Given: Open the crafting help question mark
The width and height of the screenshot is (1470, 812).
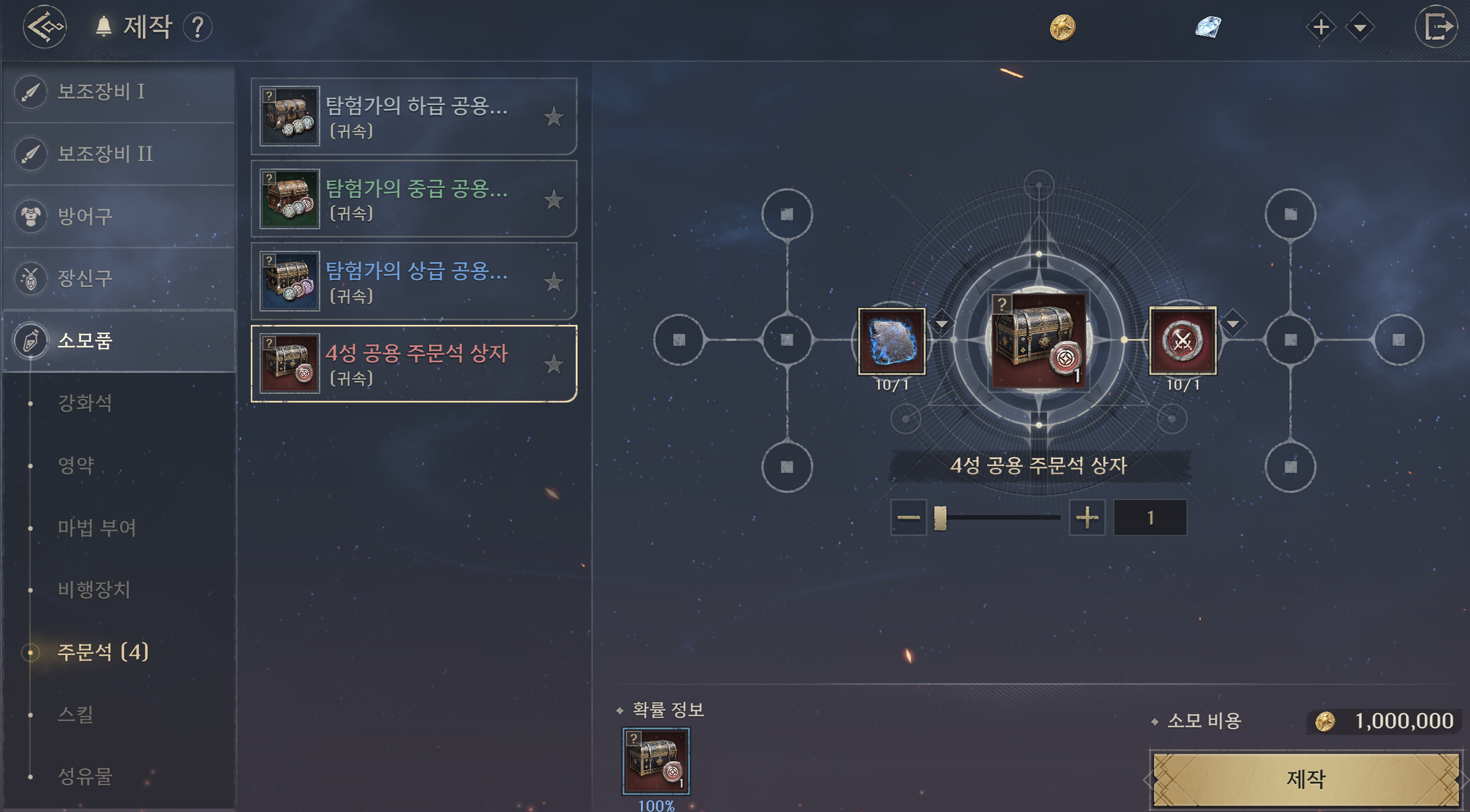Looking at the screenshot, I should pyautogui.click(x=198, y=27).
